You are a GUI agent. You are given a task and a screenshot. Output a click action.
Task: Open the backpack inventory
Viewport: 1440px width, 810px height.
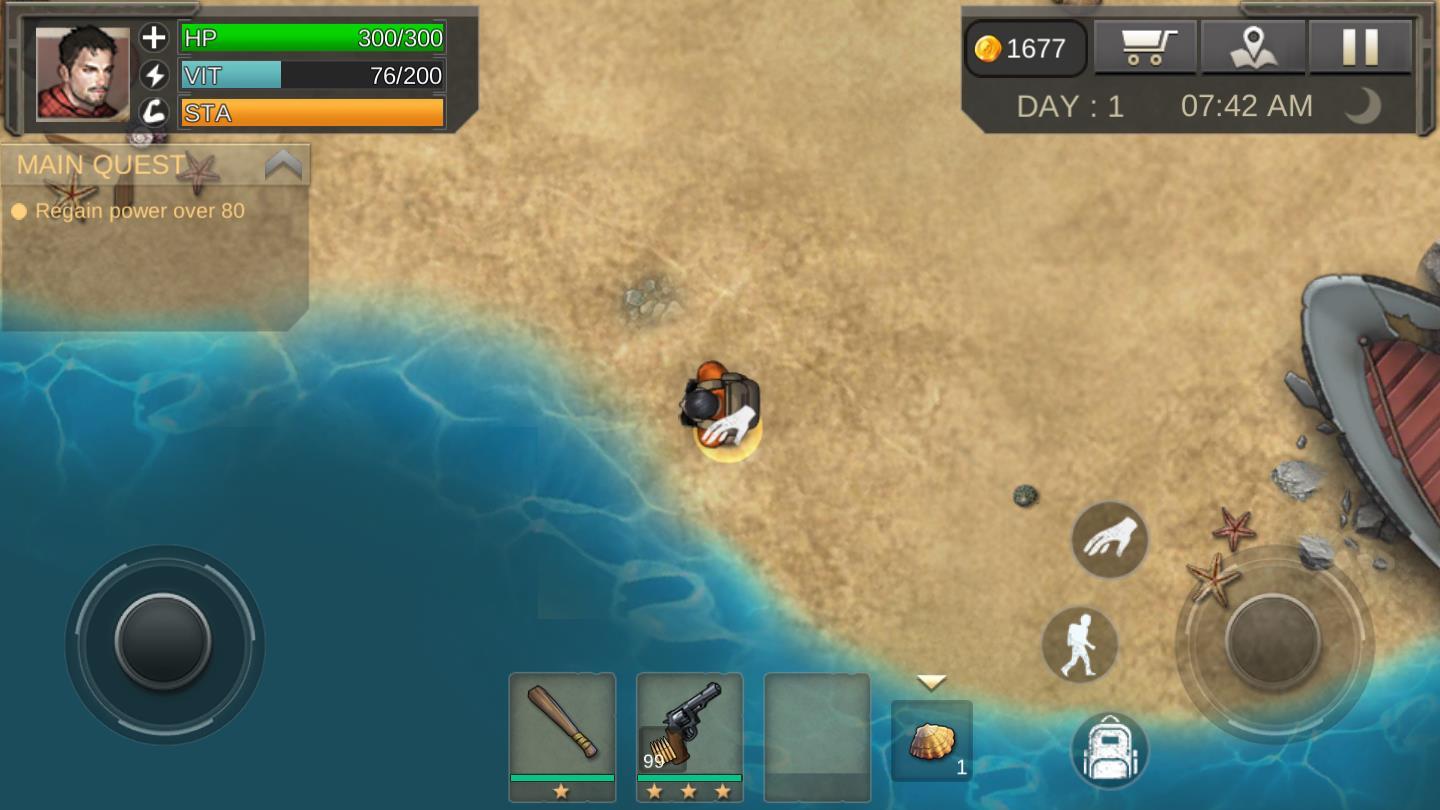tap(1110, 750)
